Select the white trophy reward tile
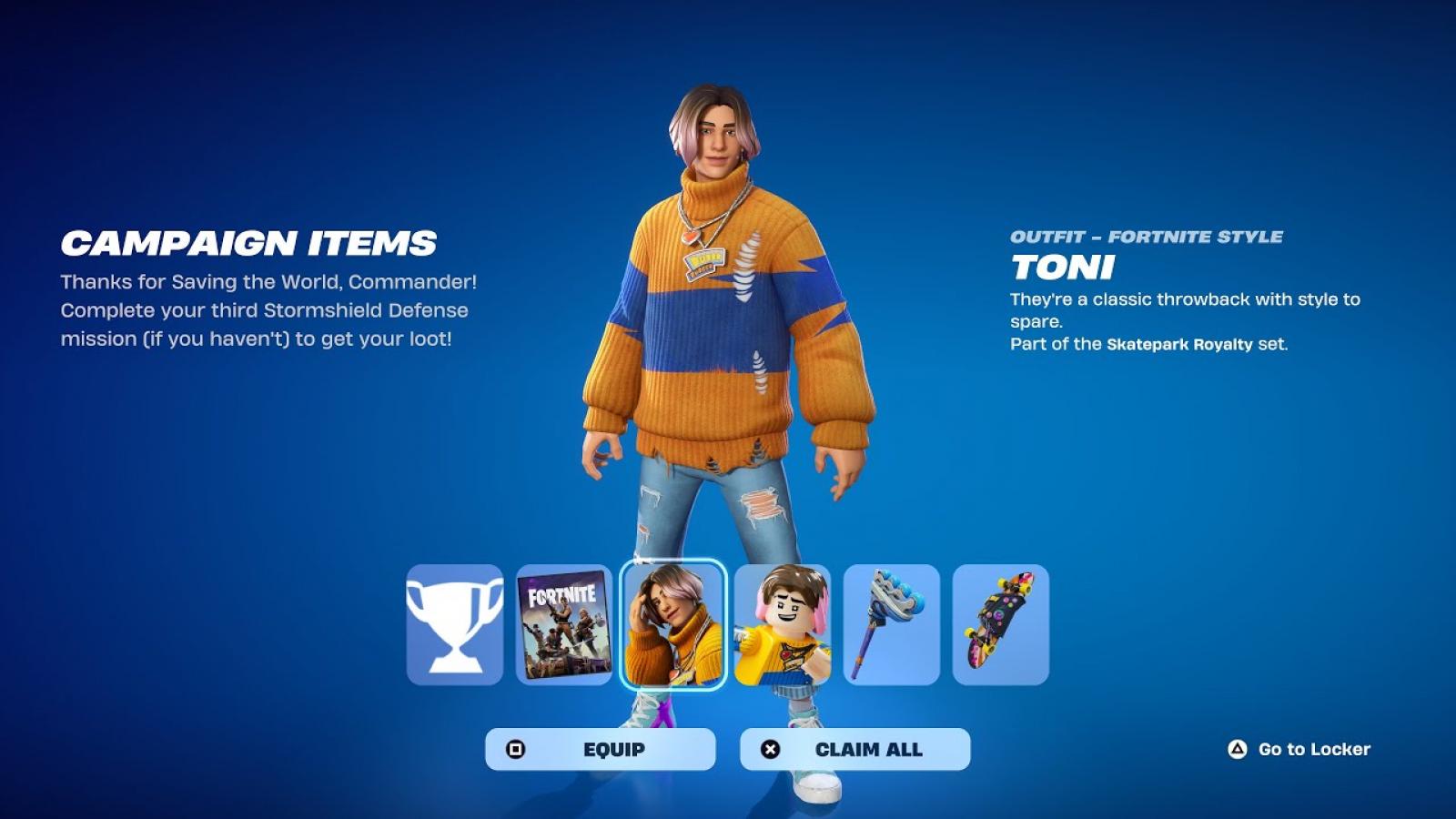The width and height of the screenshot is (1456, 819). click(x=454, y=624)
